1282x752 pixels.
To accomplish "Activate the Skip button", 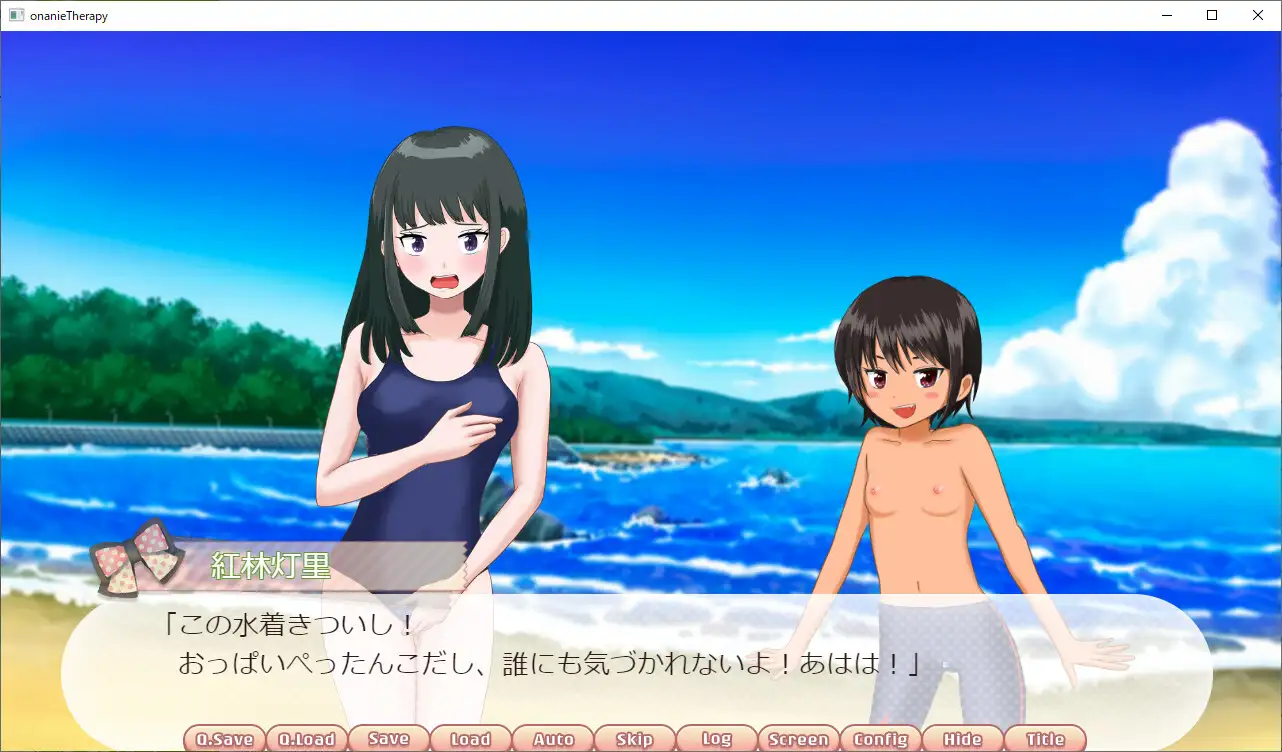I will [634, 739].
